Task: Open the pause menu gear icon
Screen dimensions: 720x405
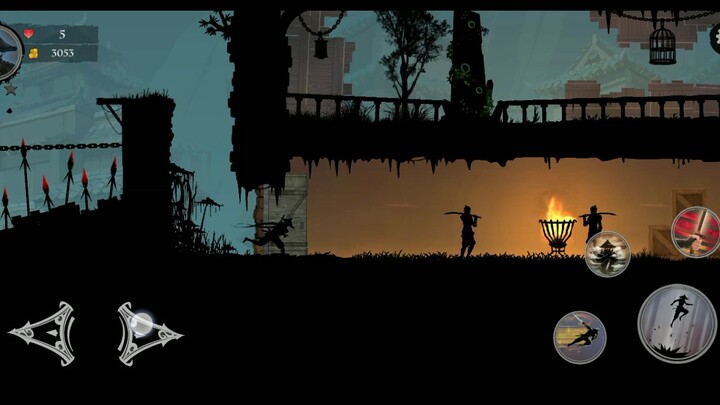Action: (x=714, y=39)
